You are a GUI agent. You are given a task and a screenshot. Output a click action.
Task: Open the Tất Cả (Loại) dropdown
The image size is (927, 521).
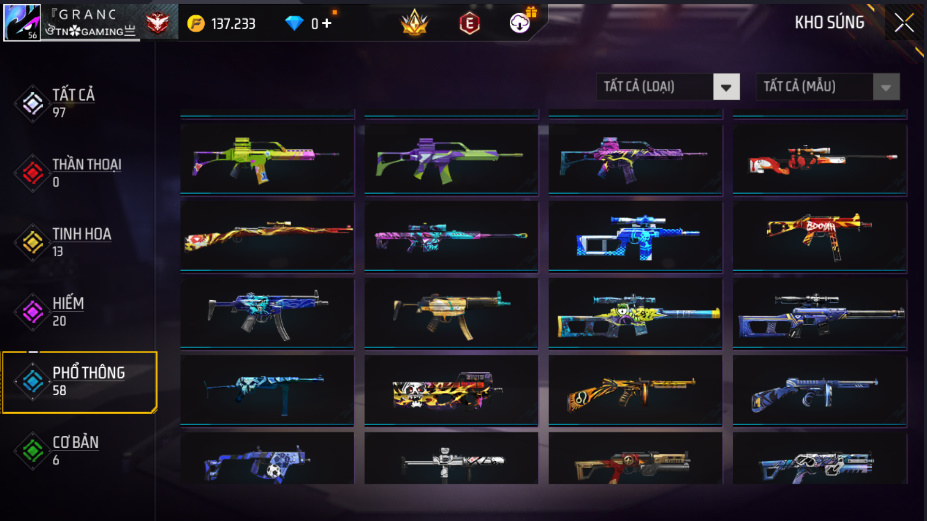coord(668,87)
